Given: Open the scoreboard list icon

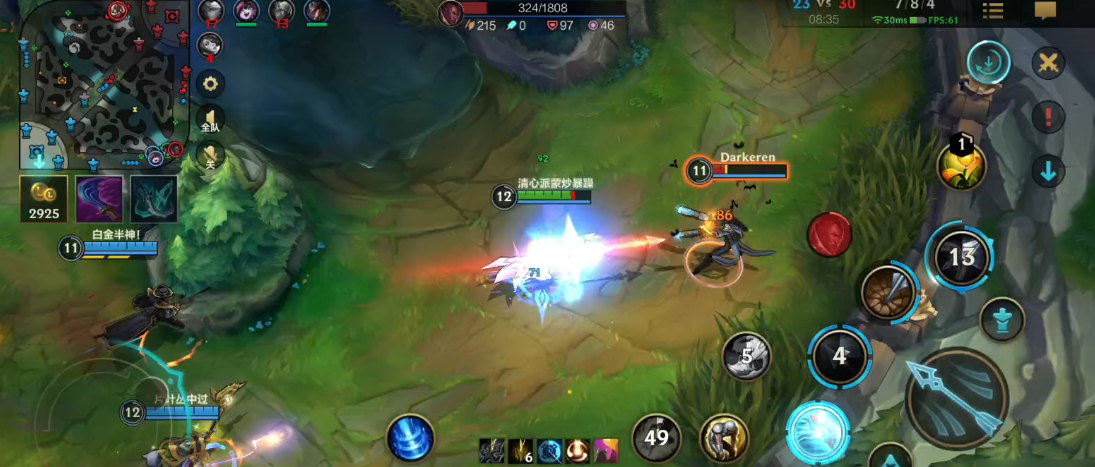Looking at the screenshot, I should coord(993,11).
